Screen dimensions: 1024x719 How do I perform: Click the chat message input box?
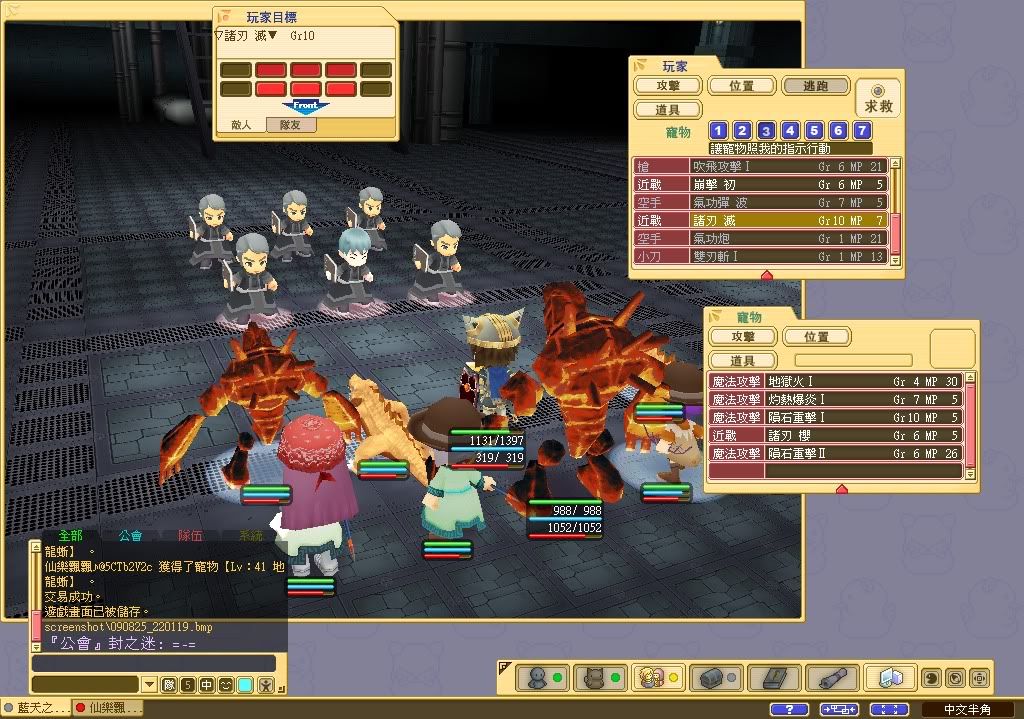coord(153,663)
